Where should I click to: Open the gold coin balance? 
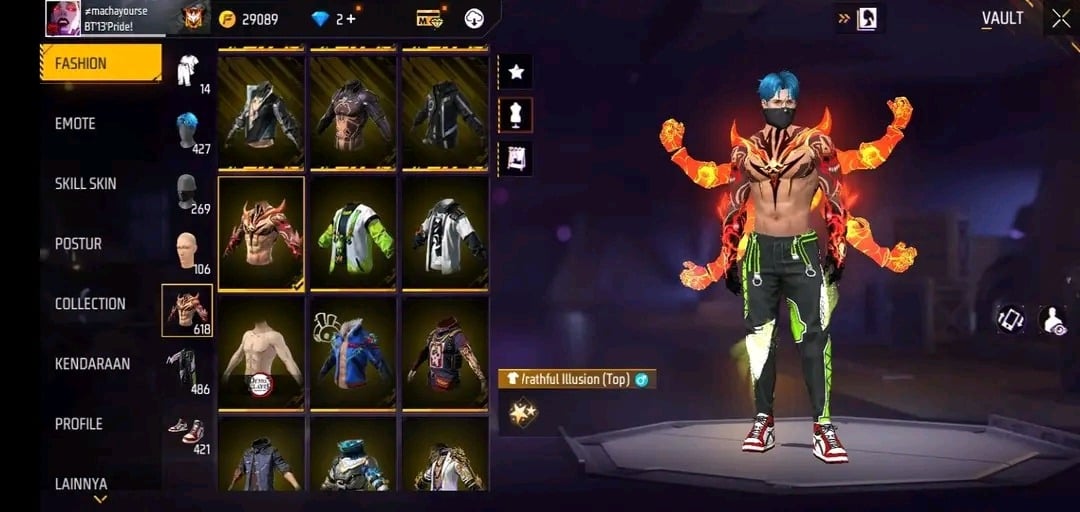pos(250,19)
